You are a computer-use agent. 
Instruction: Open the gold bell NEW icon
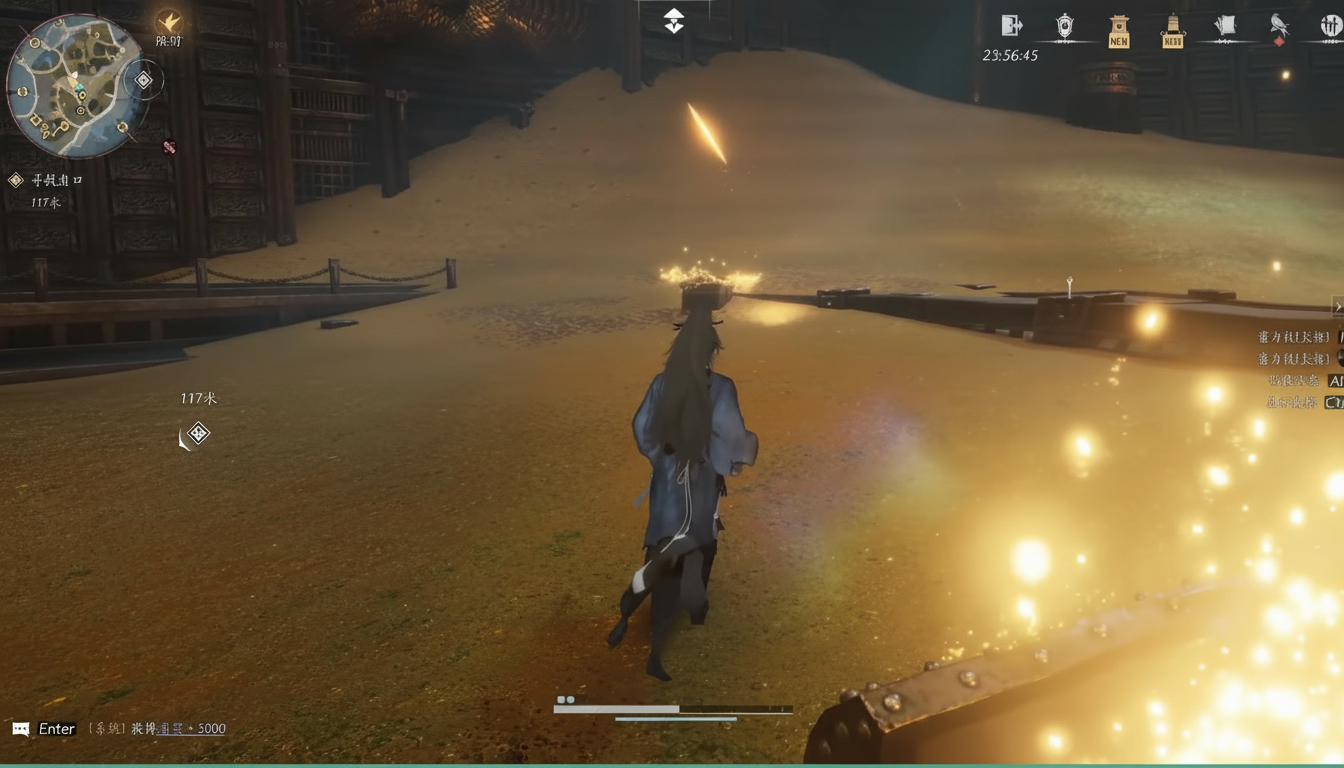pos(1172,32)
